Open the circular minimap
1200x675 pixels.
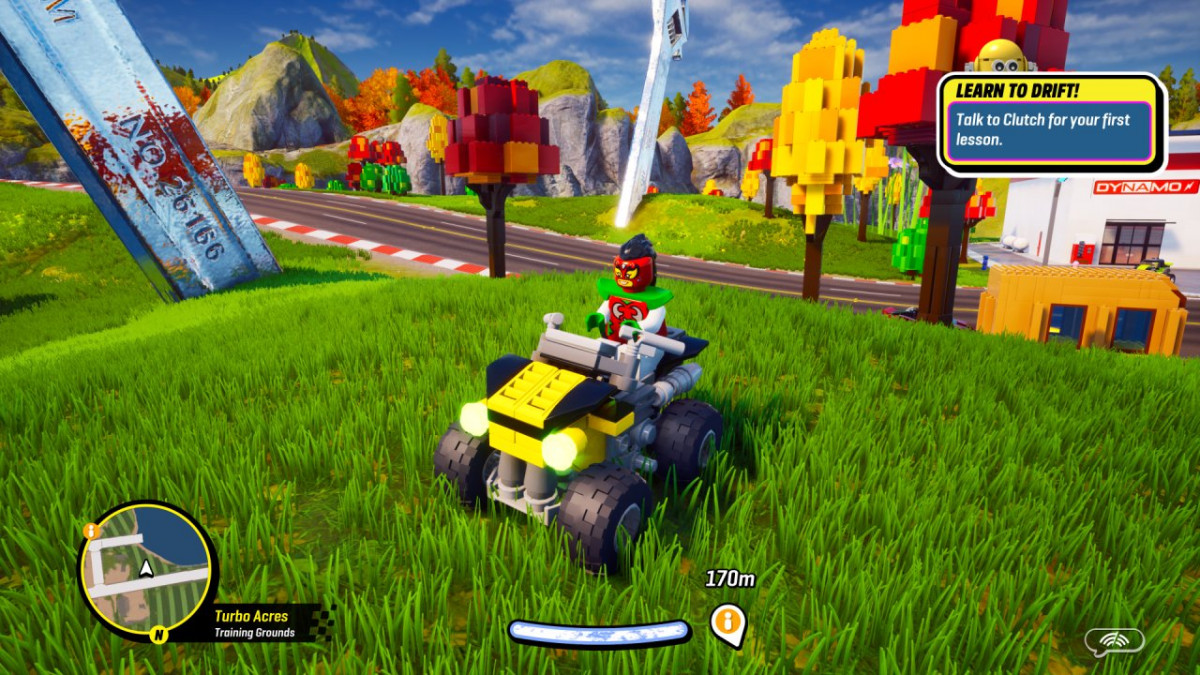147,570
